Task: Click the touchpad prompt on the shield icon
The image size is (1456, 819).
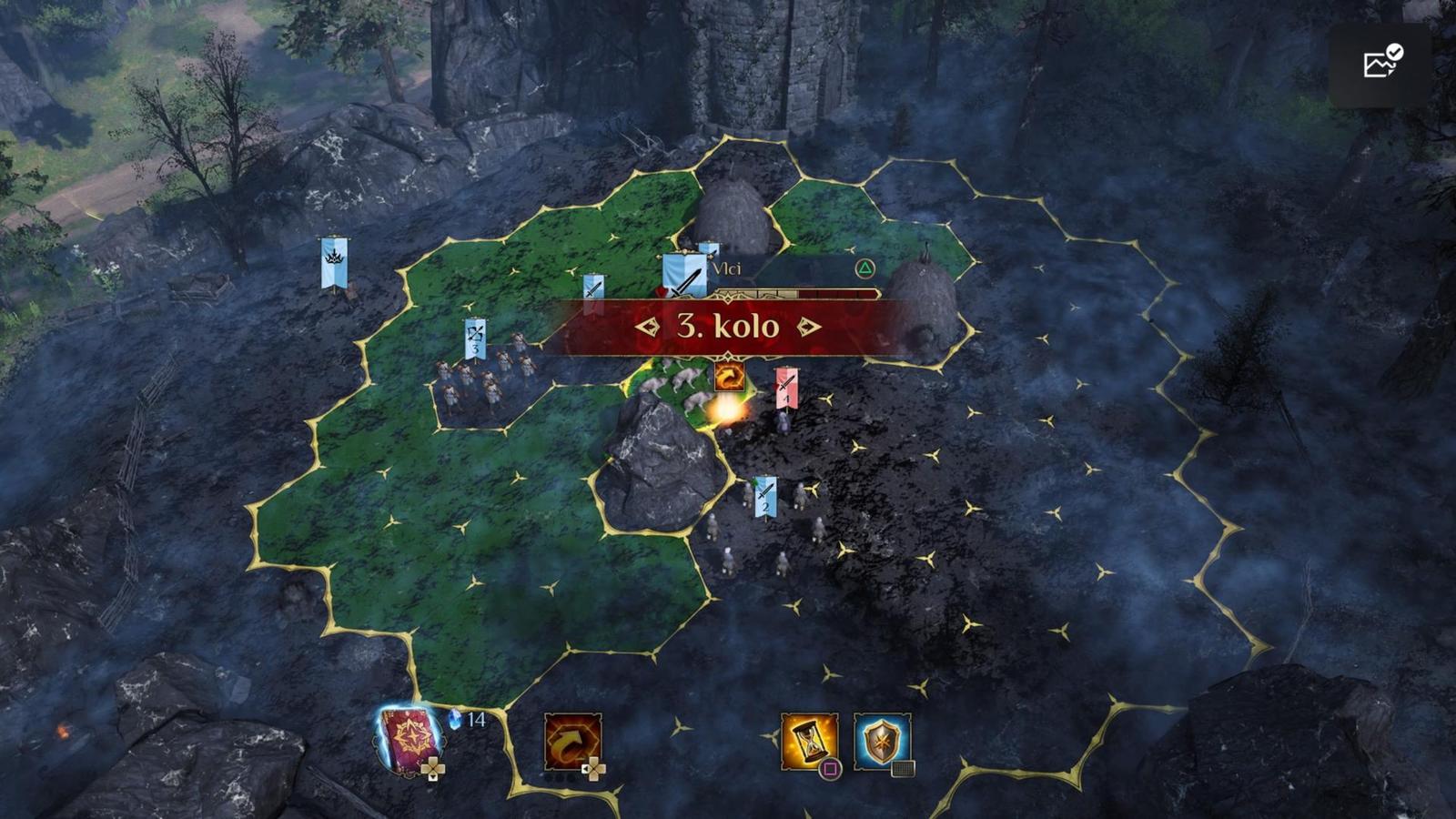Action: 903,769
